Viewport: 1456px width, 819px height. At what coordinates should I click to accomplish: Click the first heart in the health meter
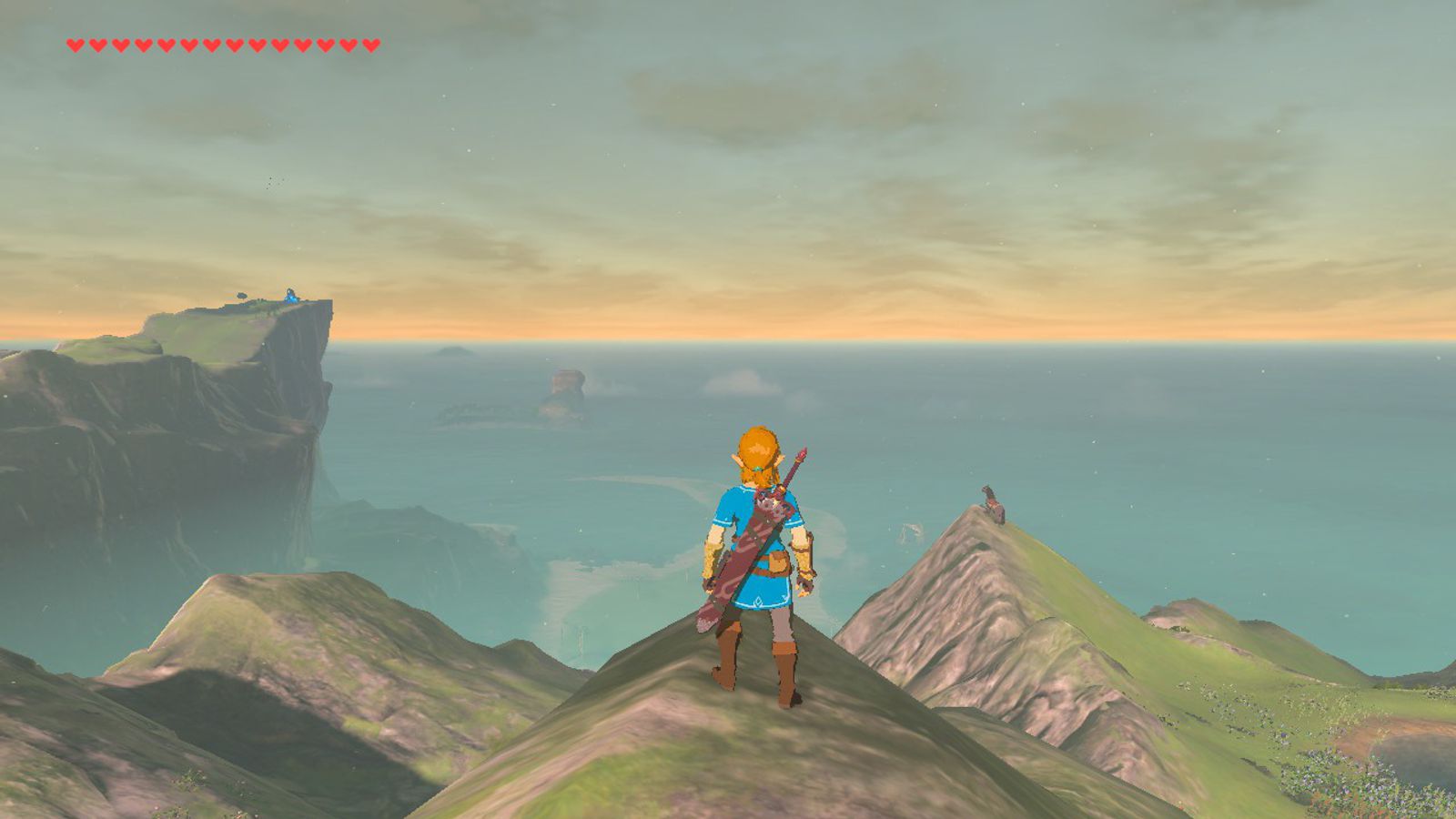coord(73,42)
